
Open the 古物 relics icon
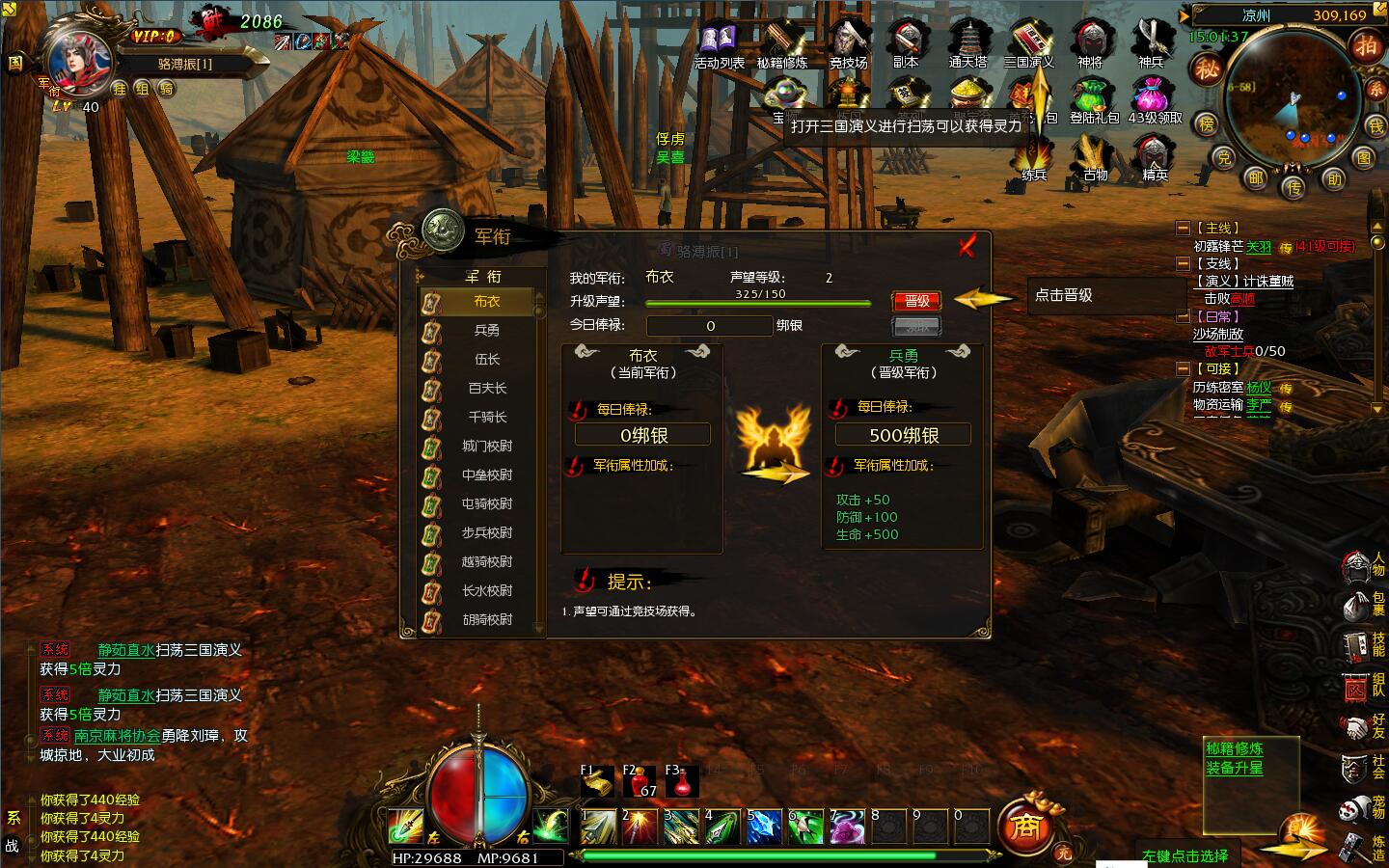click(1095, 156)
